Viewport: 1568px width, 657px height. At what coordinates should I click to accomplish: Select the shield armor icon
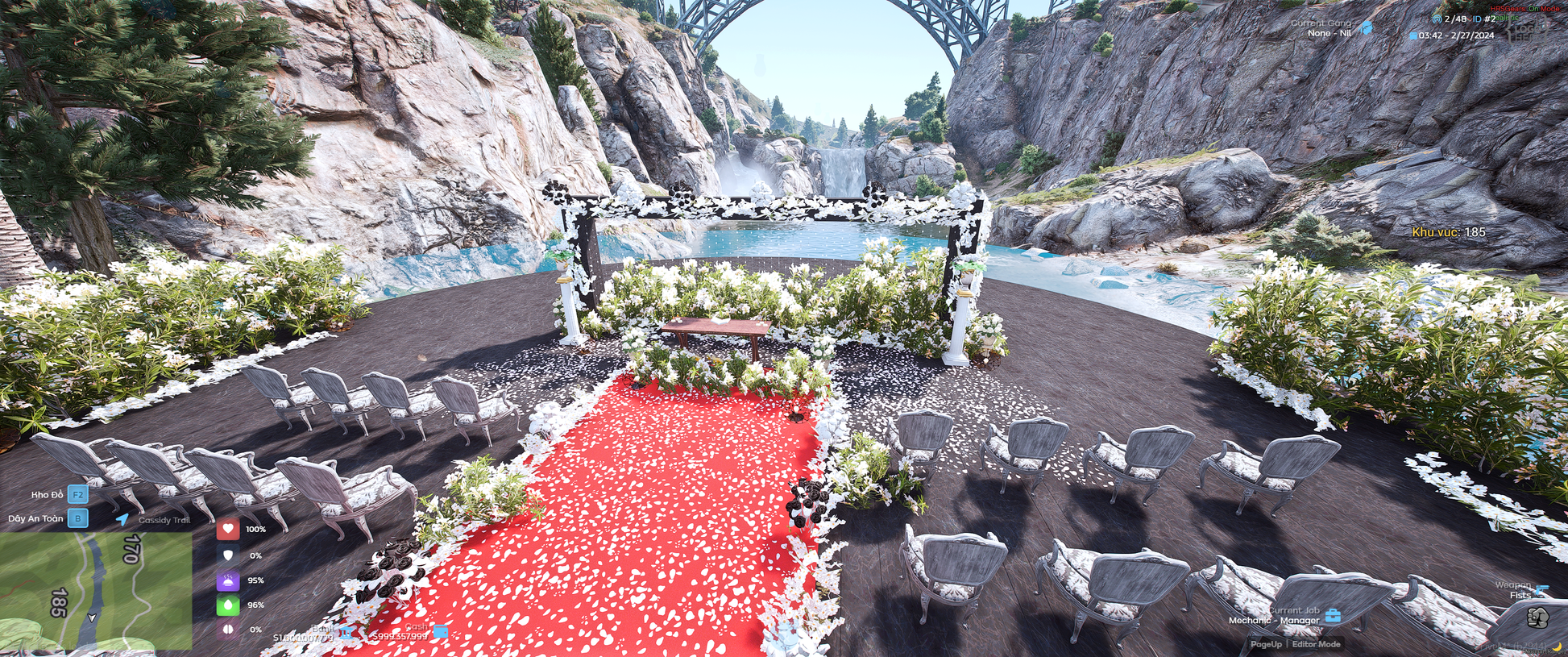[x=228, y=555]
